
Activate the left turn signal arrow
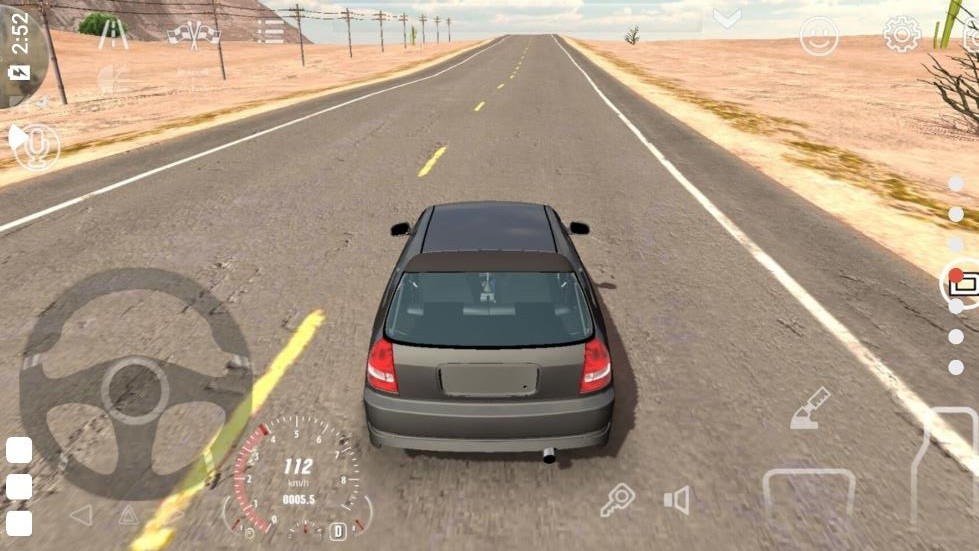81,515
